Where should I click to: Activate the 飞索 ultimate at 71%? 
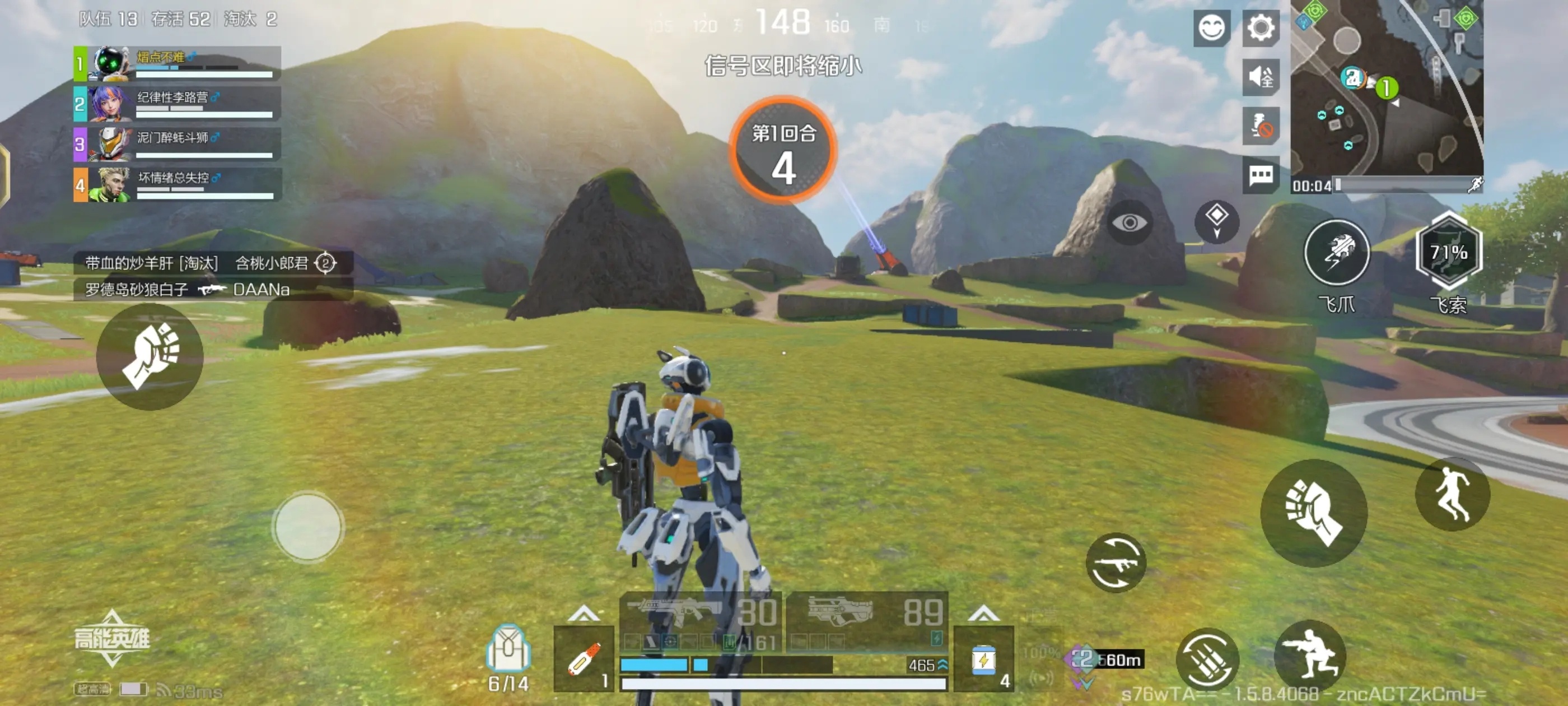(1448, 252)
